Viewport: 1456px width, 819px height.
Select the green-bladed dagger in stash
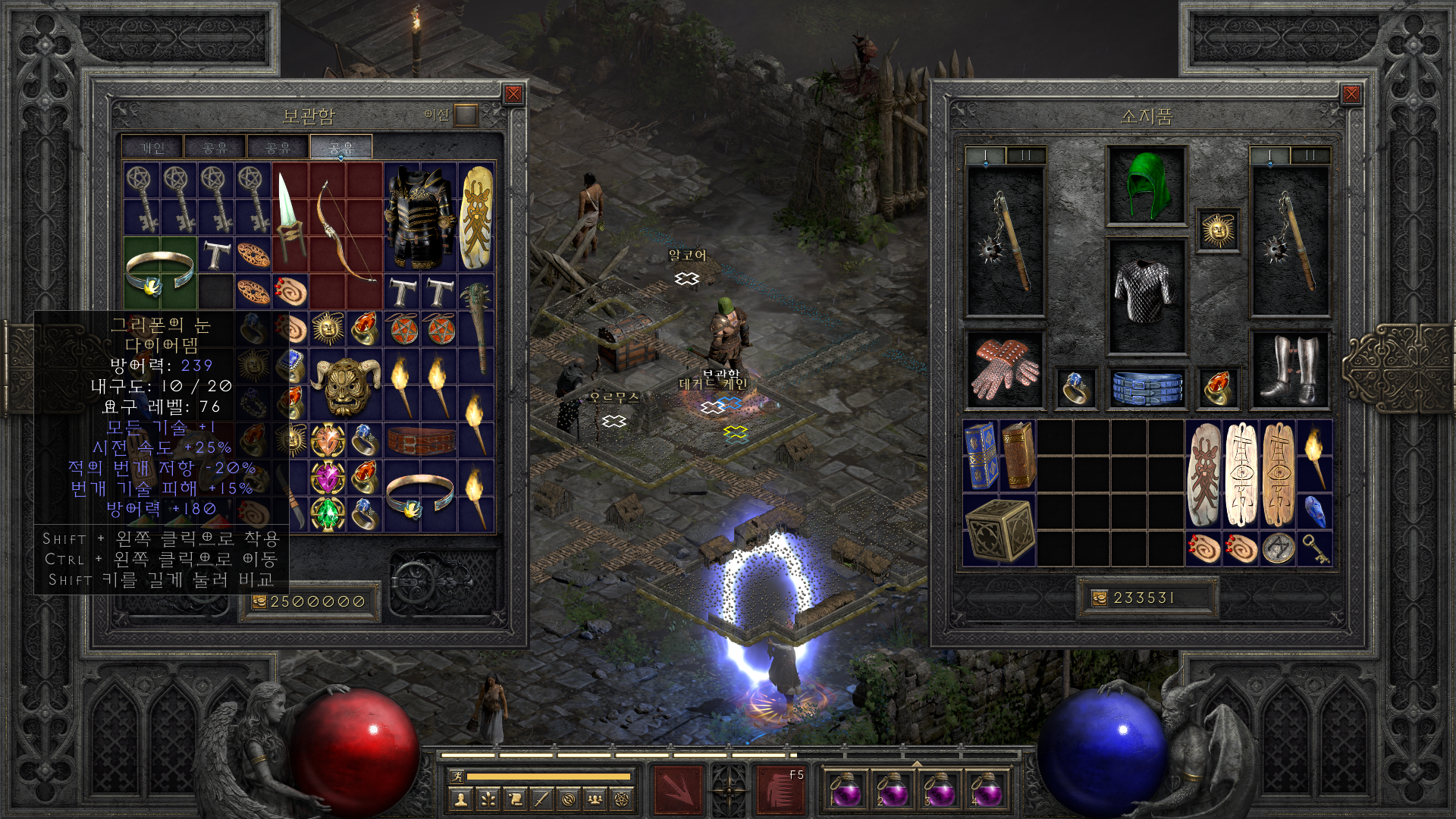tap(290, 216)
